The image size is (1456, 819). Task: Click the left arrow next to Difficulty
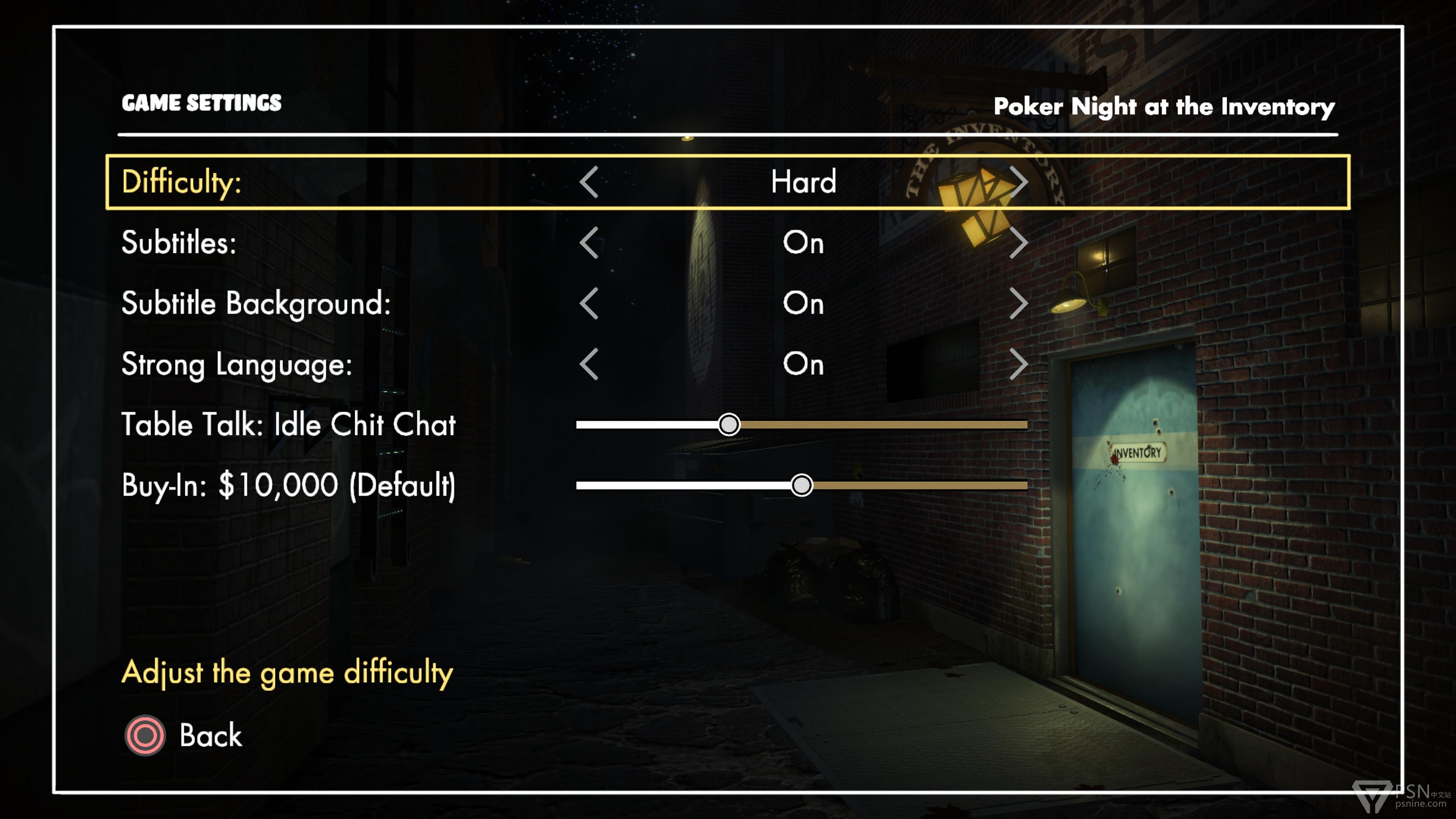pyautogui.click(x=589, y=182)
